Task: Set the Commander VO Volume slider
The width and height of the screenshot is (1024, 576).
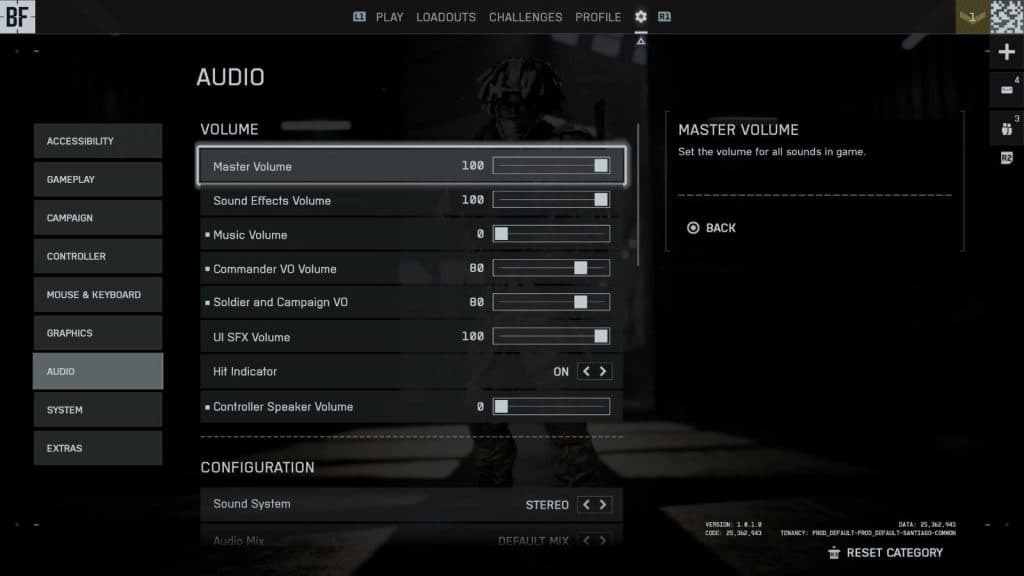Action: pos(551,269)
